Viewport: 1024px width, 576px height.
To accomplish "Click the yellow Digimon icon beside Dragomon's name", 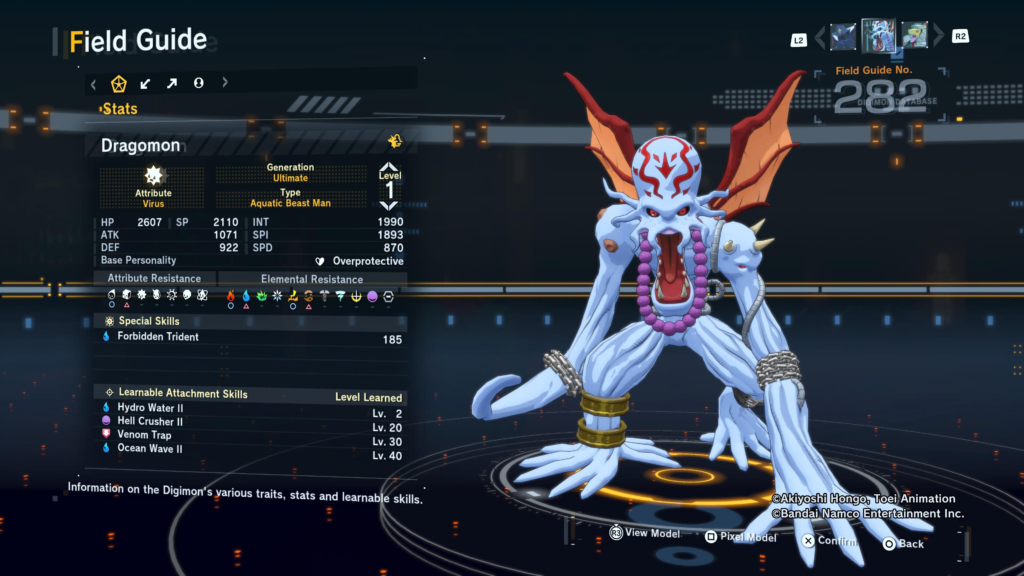I will tap(395, 141).
